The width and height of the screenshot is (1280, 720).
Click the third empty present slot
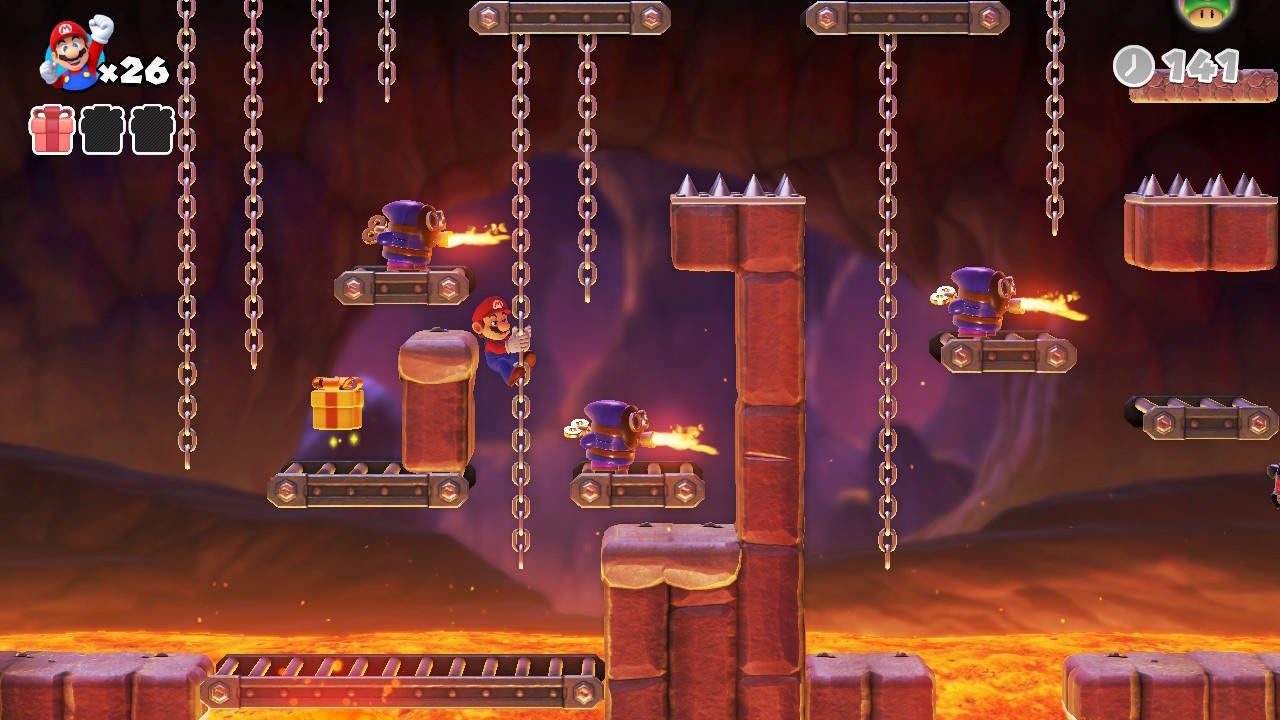[x=152, y=129]
